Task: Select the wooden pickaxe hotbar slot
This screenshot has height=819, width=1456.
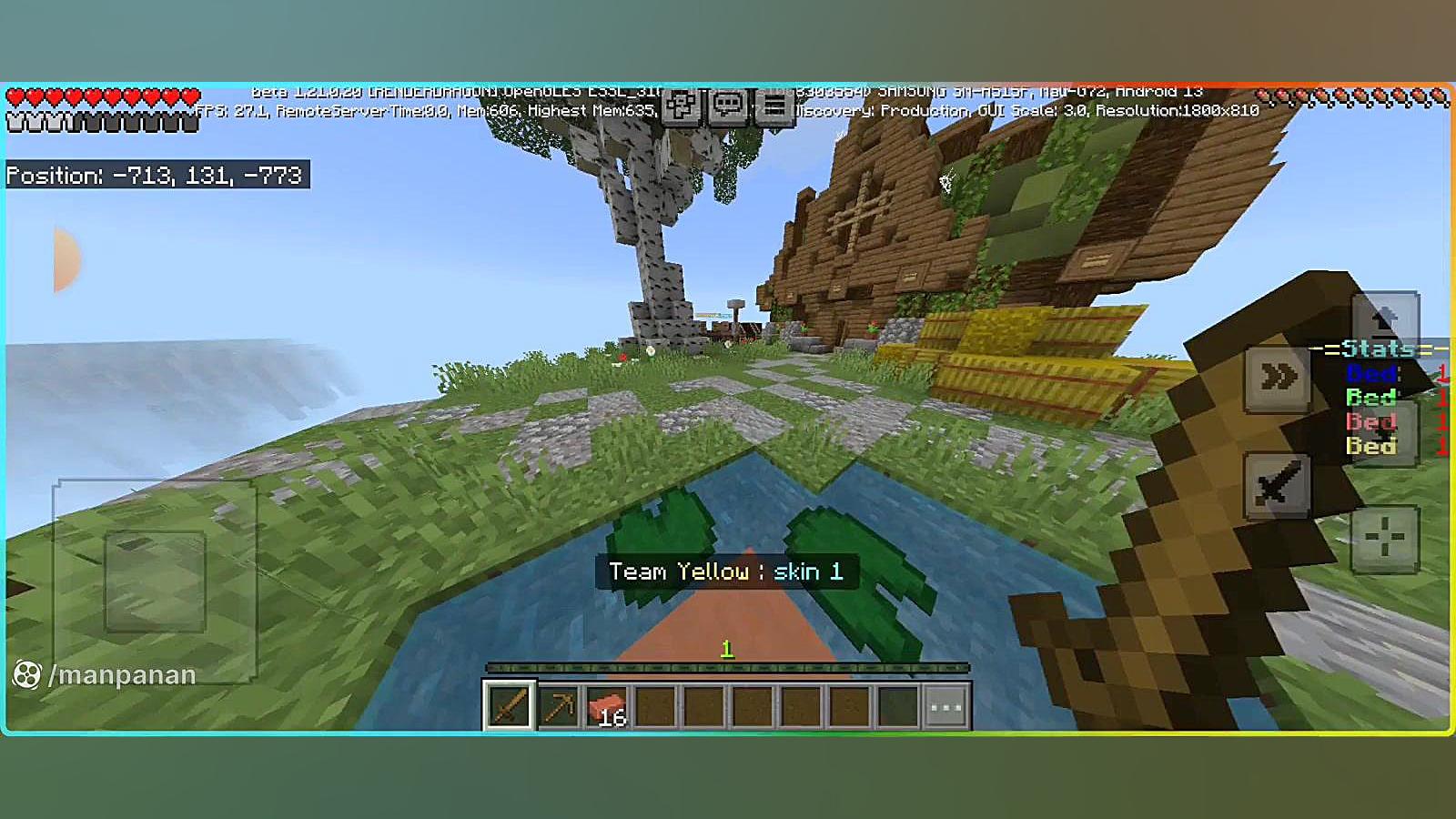Action: click(x=558, y=705)
